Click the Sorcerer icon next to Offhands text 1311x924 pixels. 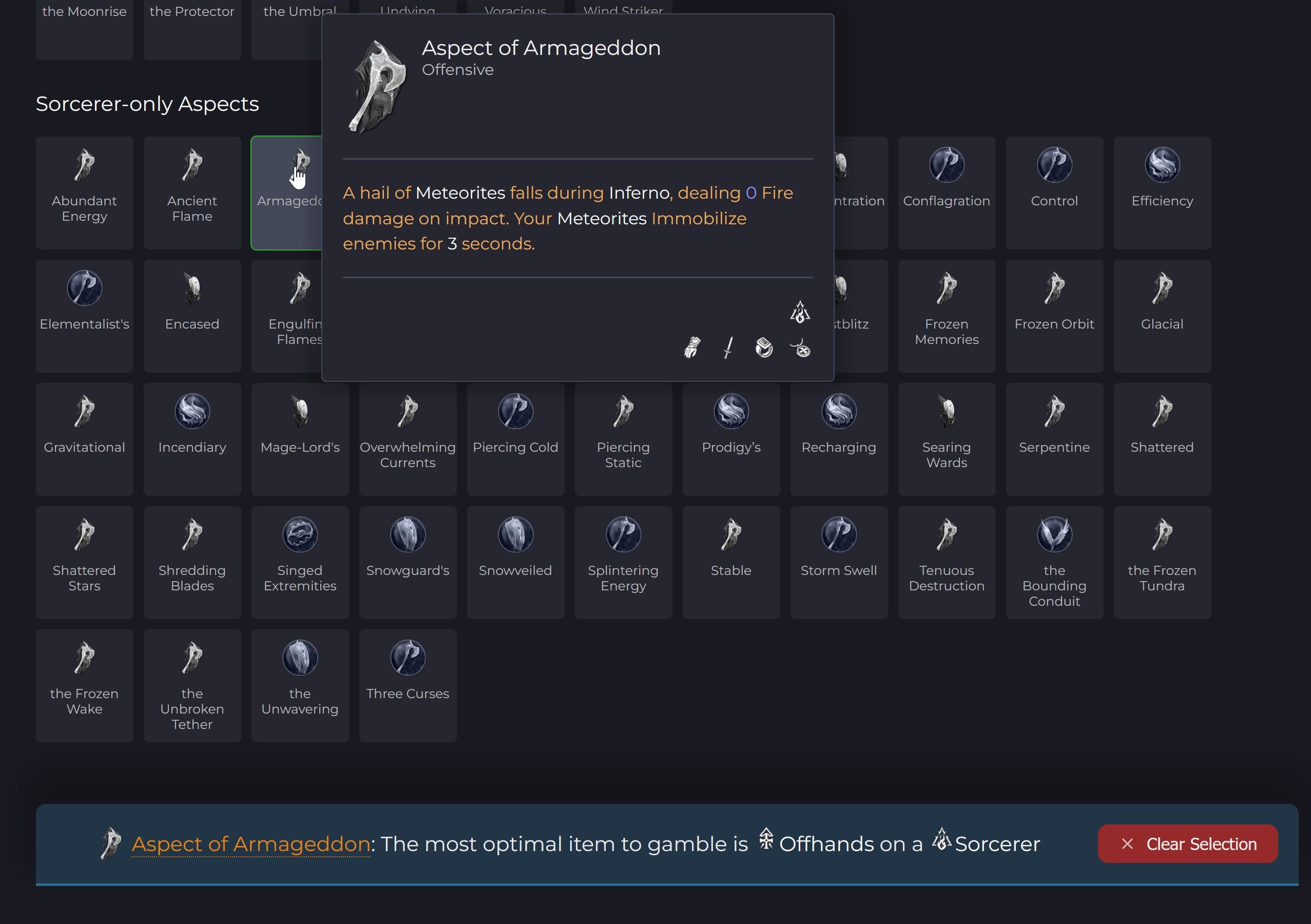942,841
